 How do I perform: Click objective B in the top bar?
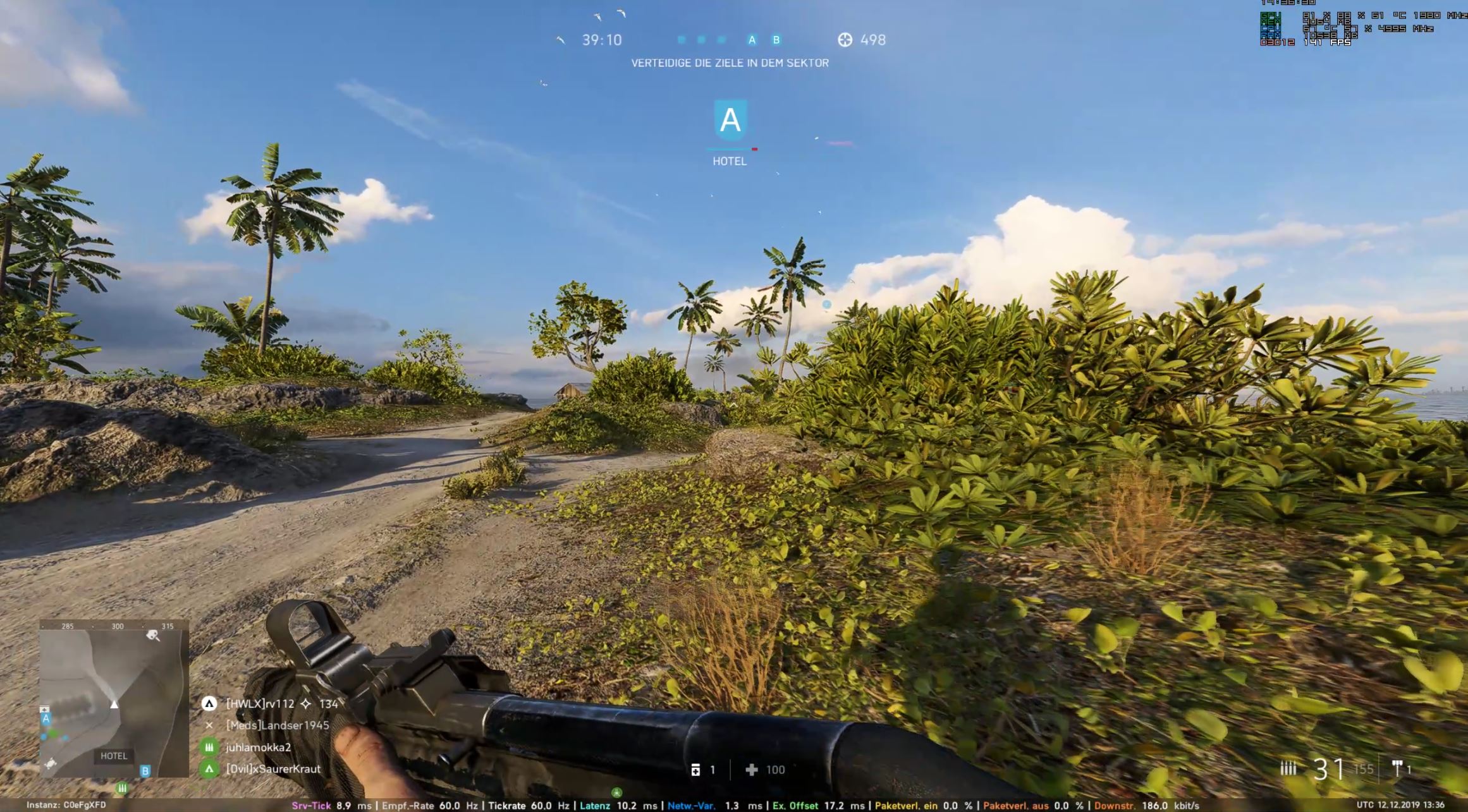pyautogui.click(x=776, y=40)
